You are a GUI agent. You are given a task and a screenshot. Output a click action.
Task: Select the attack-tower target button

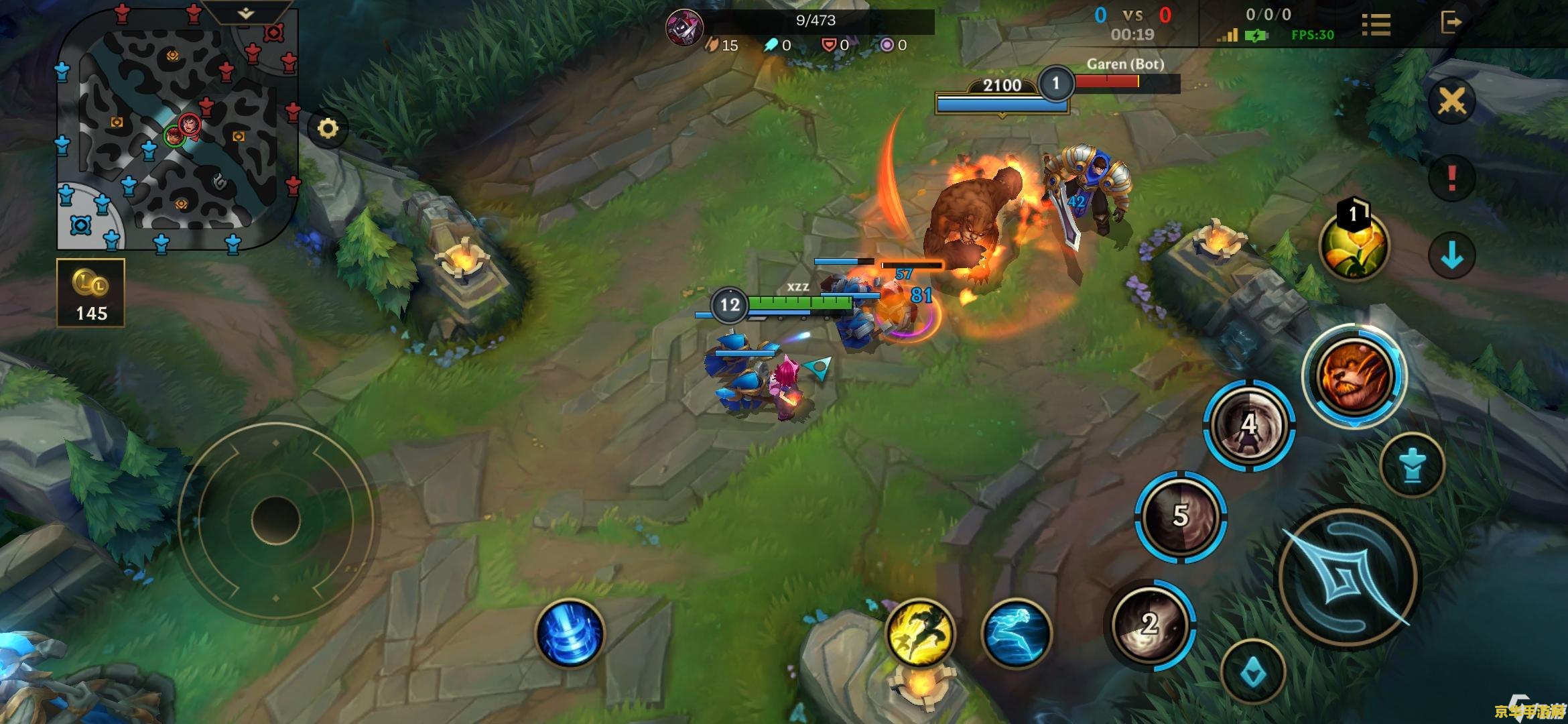1413,465
